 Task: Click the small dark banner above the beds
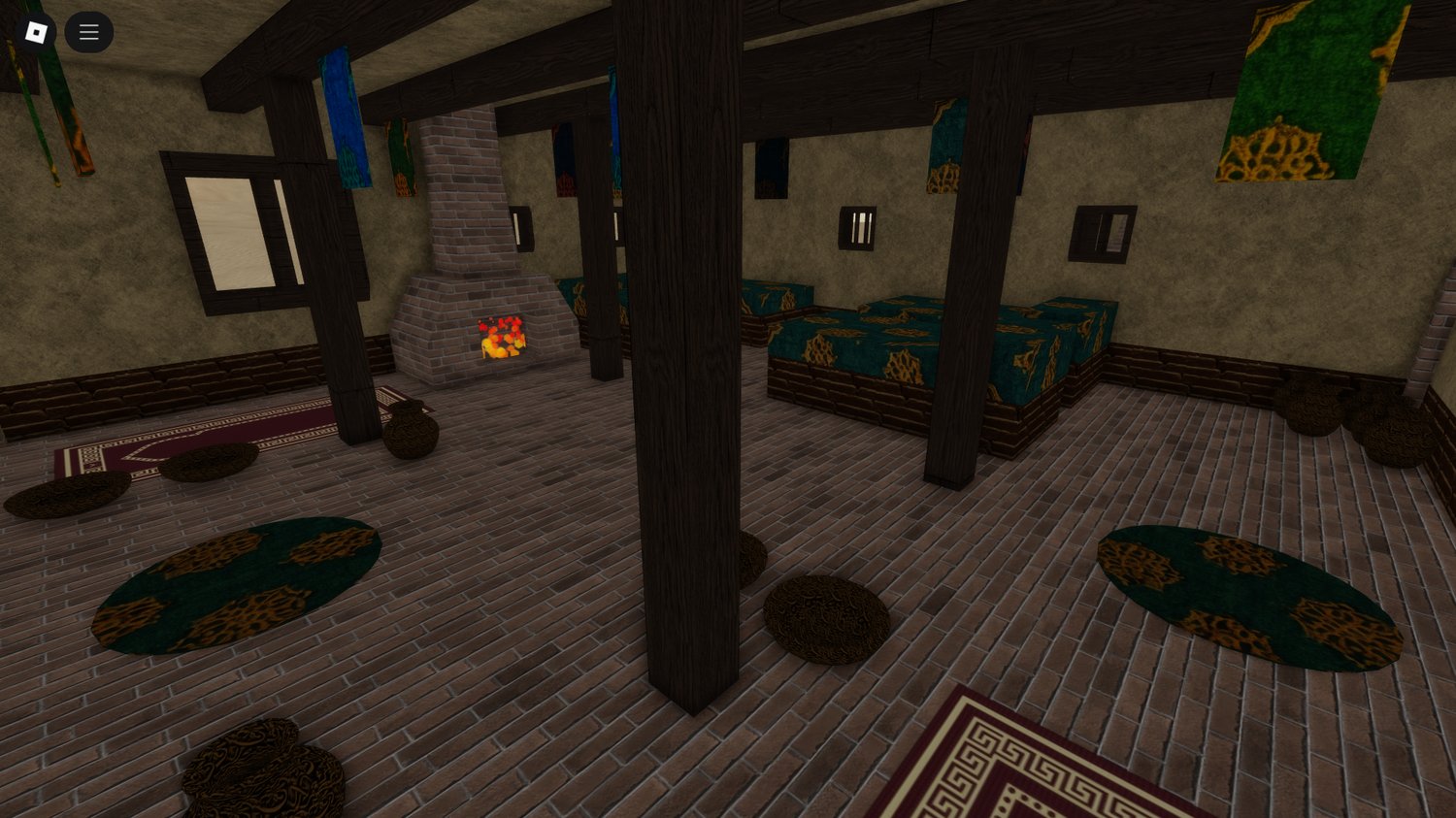(x=772, y=167)
